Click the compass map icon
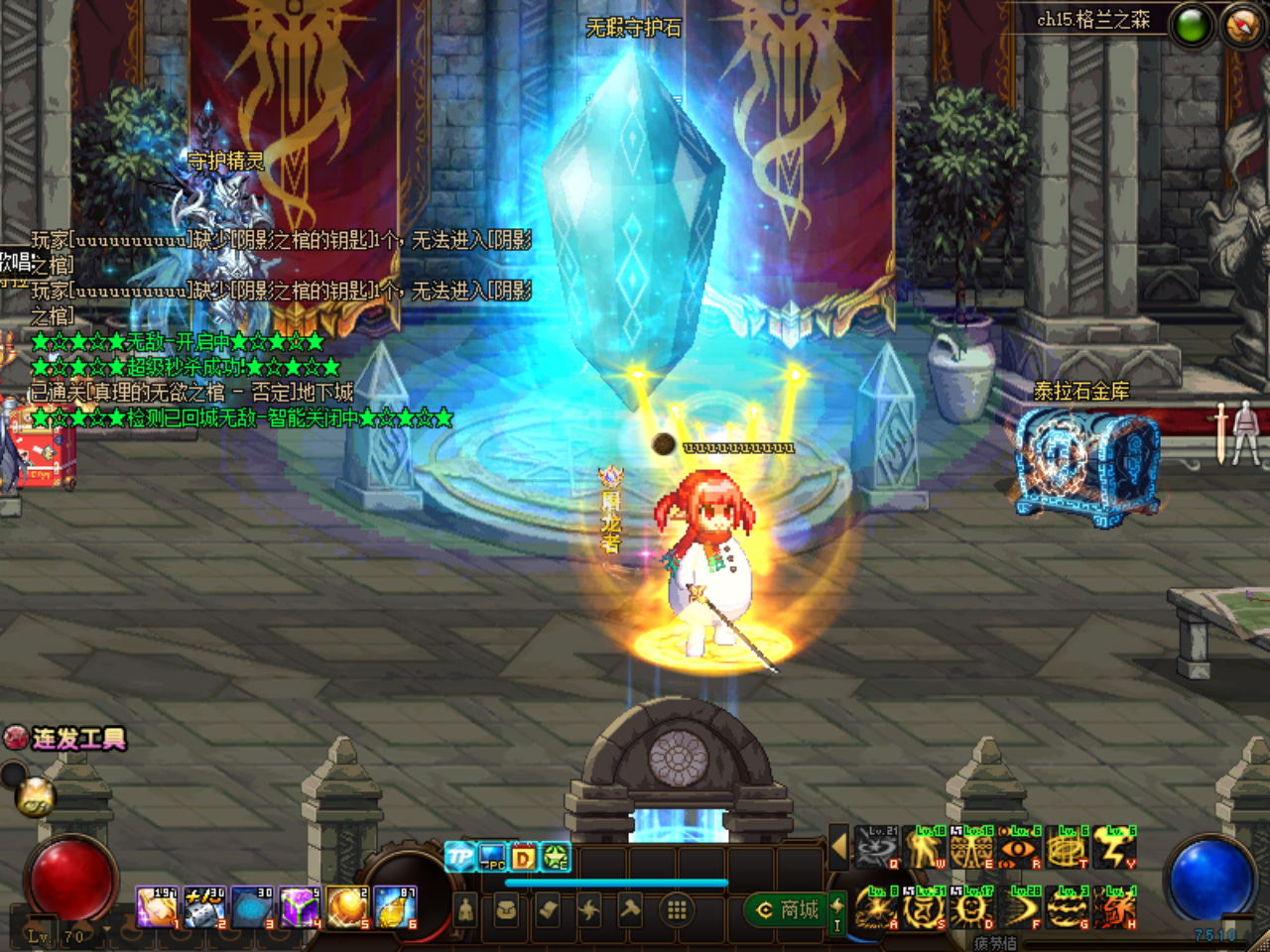The height and width of the screenshot is (952, 1270). (1242, 25)
